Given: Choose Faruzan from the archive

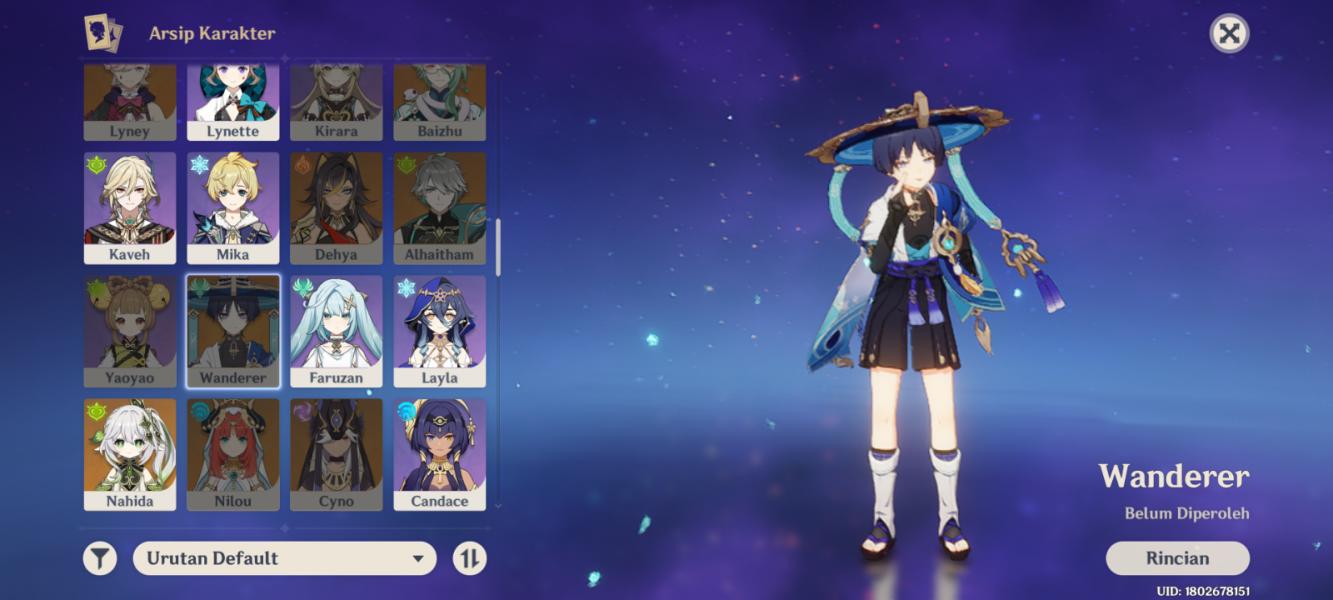Looking at the screenshot, I should (336, 332).
